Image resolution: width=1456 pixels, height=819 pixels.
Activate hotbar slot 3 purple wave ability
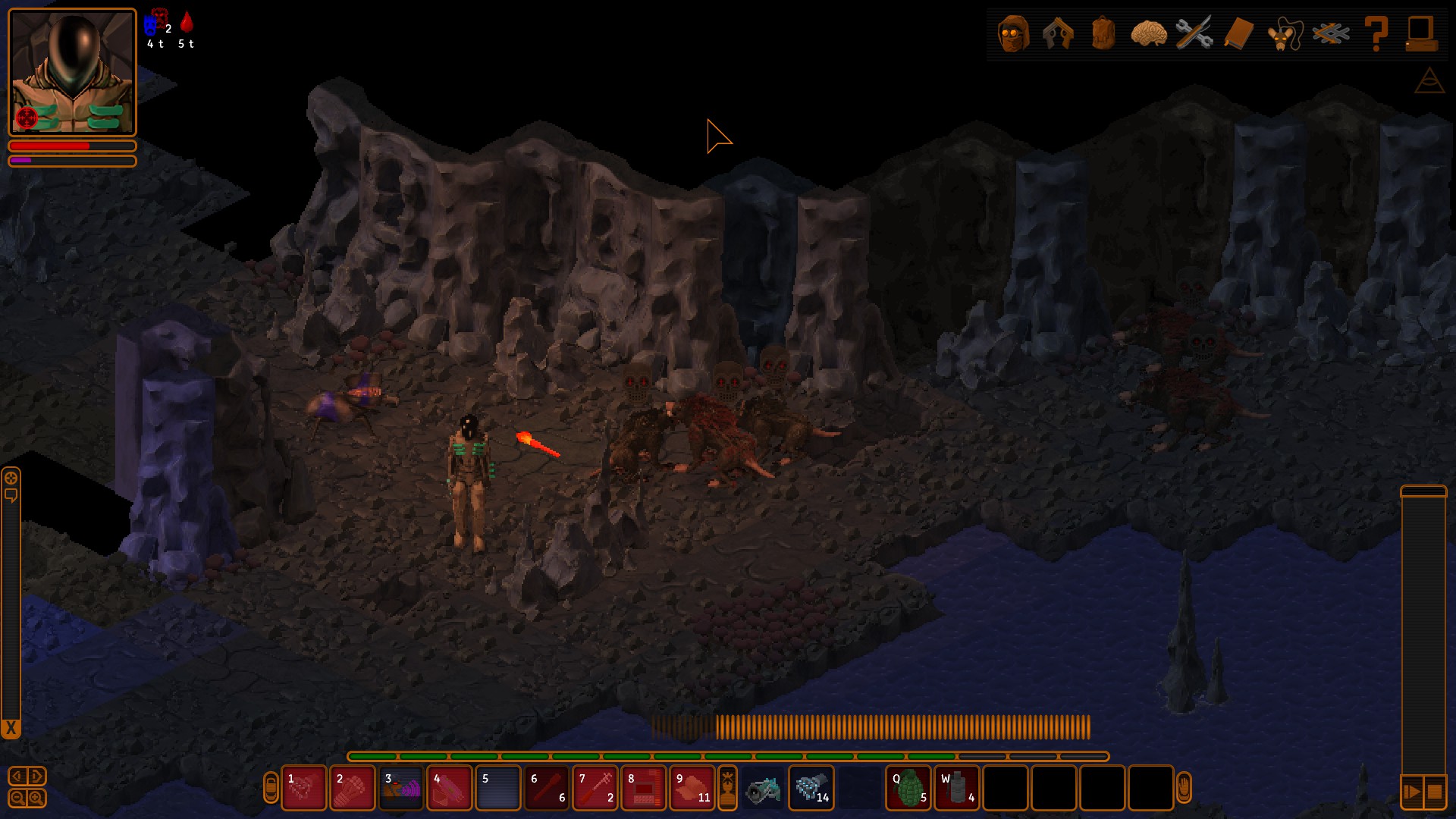point(401,788)
